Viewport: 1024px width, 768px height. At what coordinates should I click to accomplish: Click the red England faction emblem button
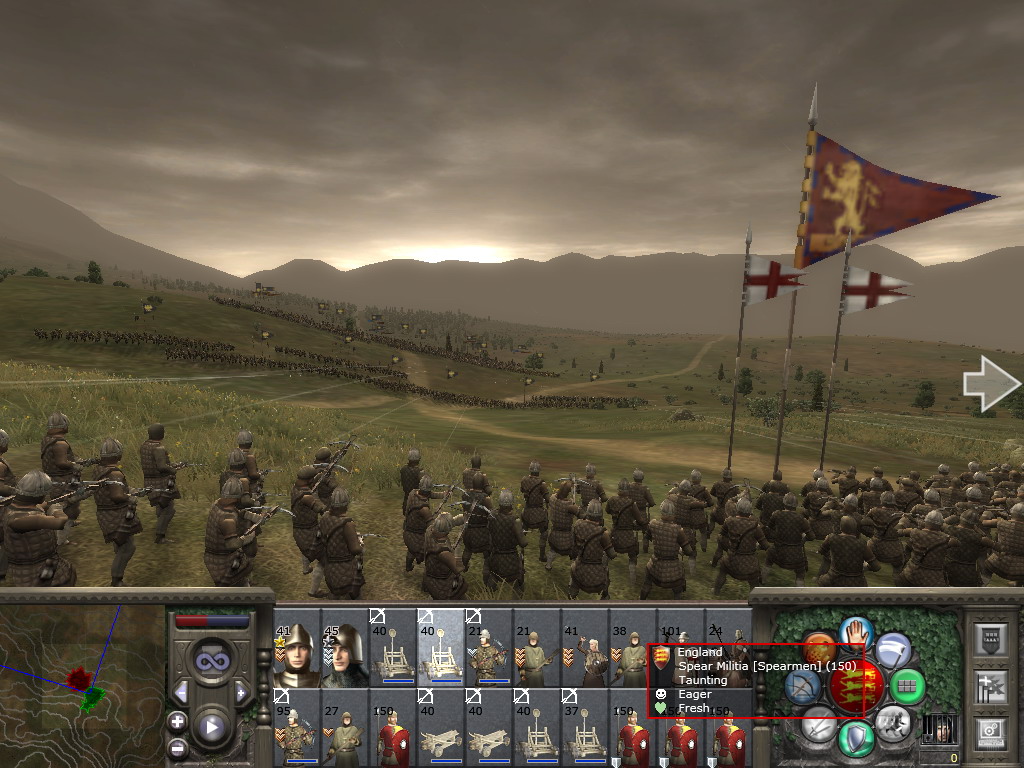[x=856, y=686]
